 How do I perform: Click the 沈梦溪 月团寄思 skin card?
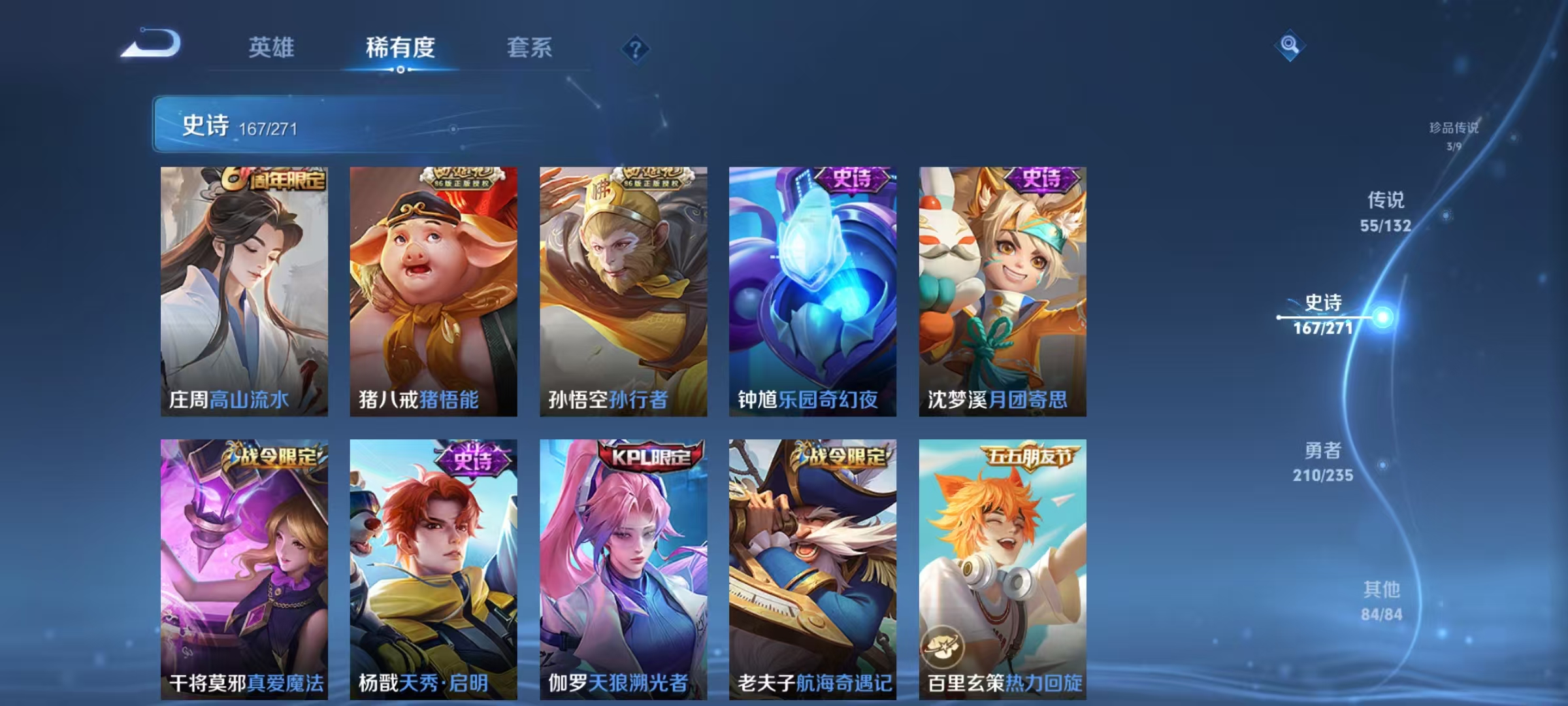1006,288
